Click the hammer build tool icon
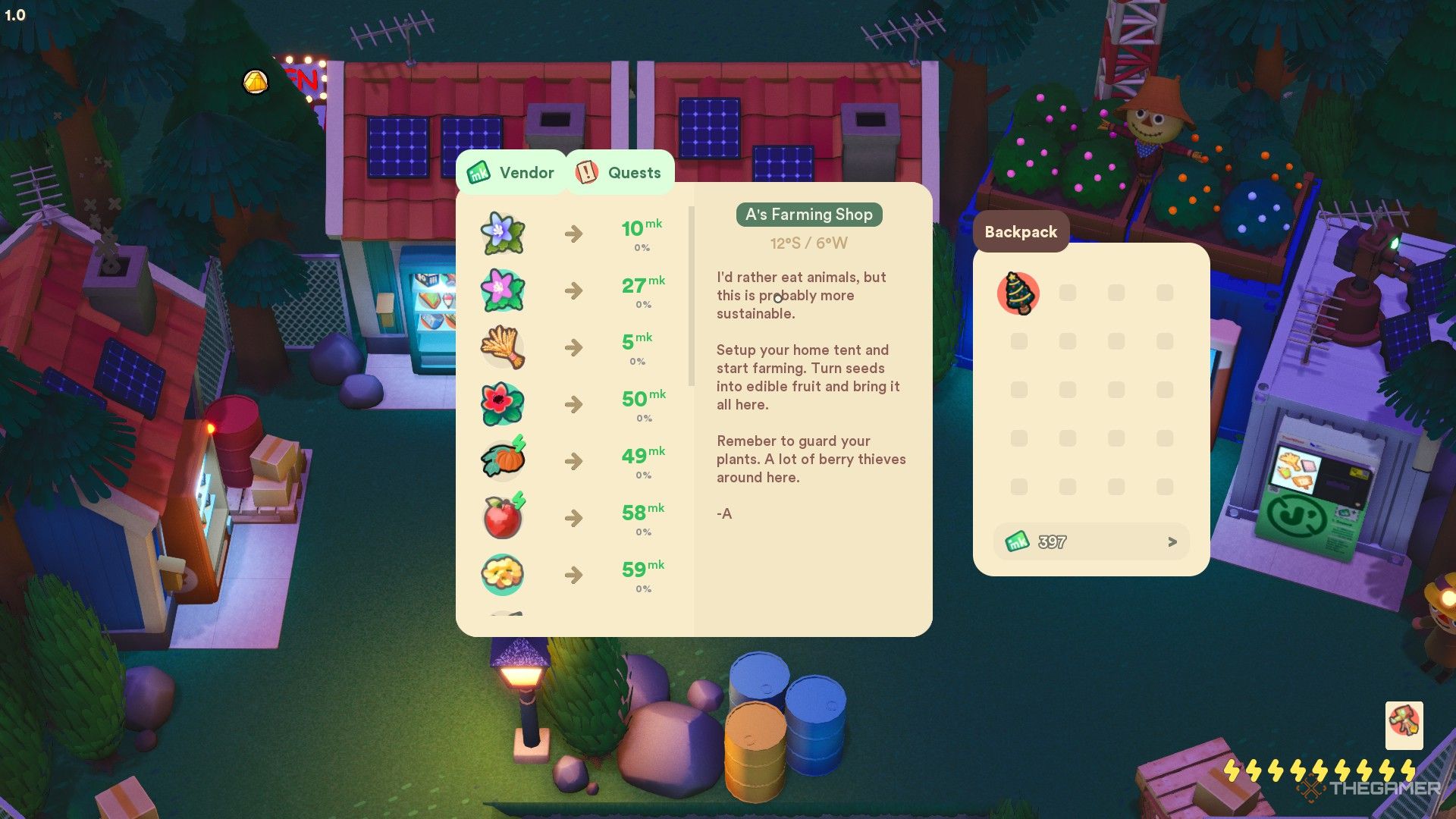 coord(1404,725)
